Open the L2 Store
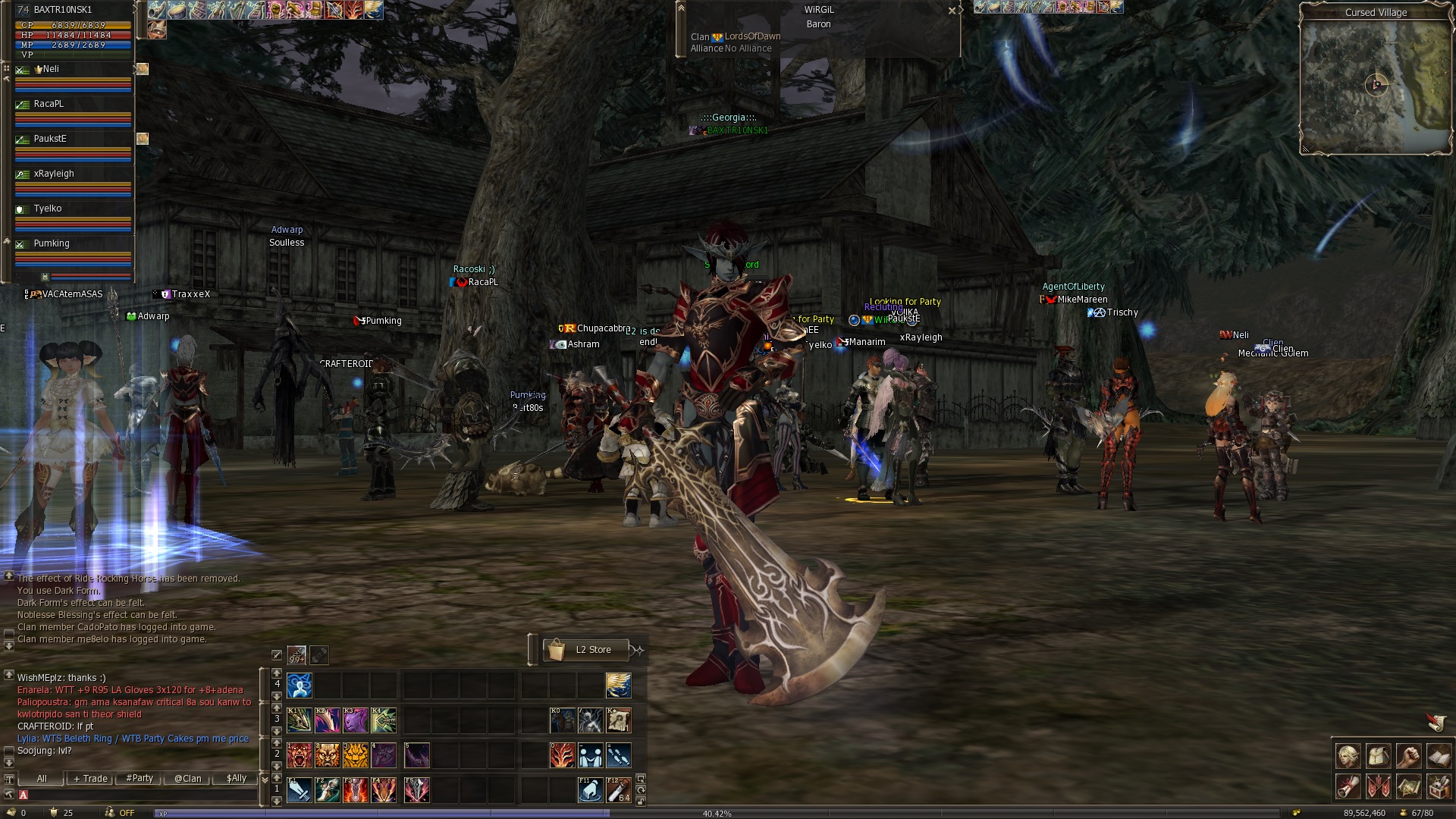Viewport: 1456px width, 819px height. pyautogui.click(x=586, y=650)
